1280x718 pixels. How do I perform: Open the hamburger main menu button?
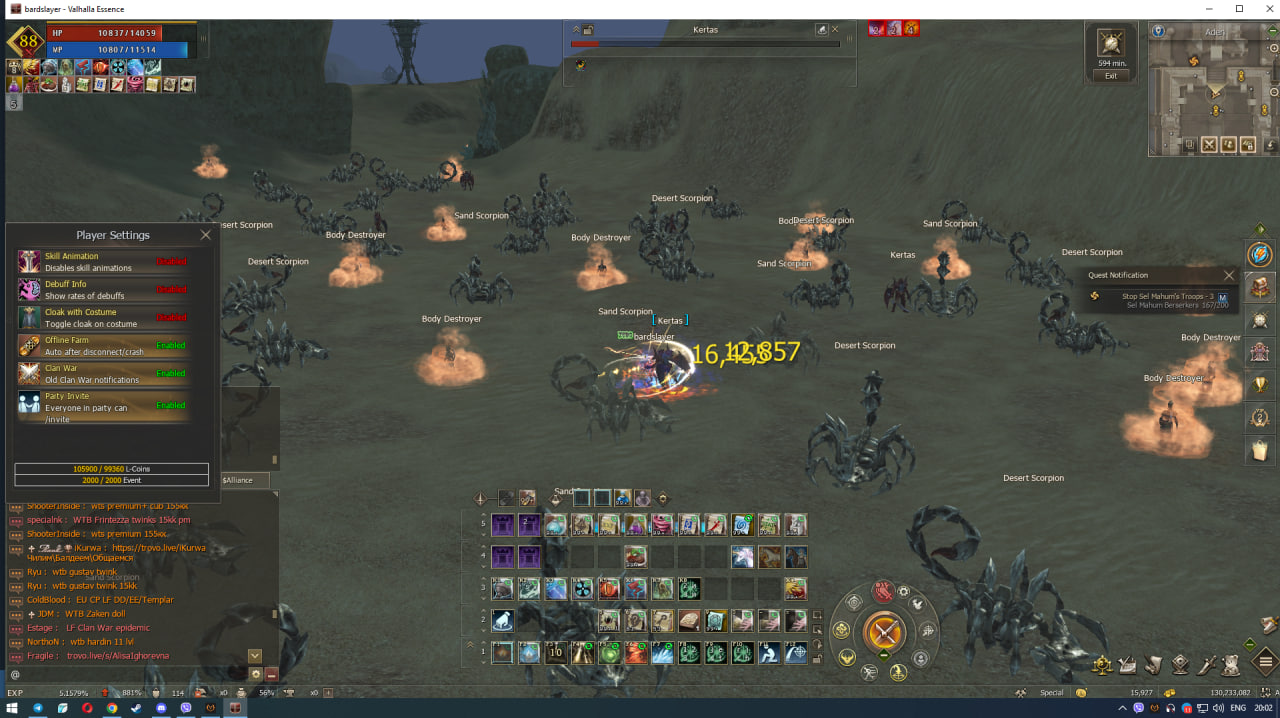pos(1266,662)
